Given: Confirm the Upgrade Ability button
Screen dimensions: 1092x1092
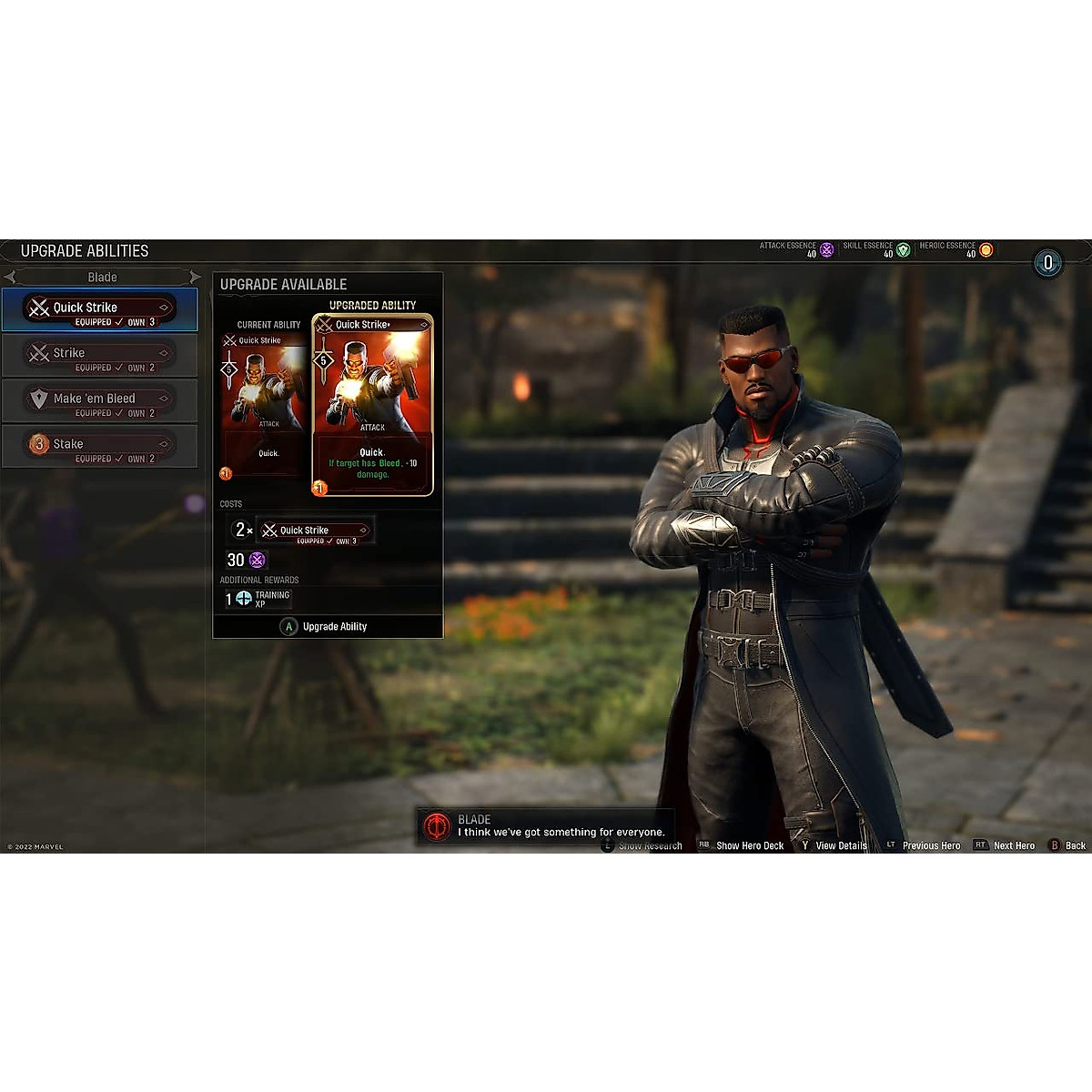Looking at the screenshot, I should [326, 627].
